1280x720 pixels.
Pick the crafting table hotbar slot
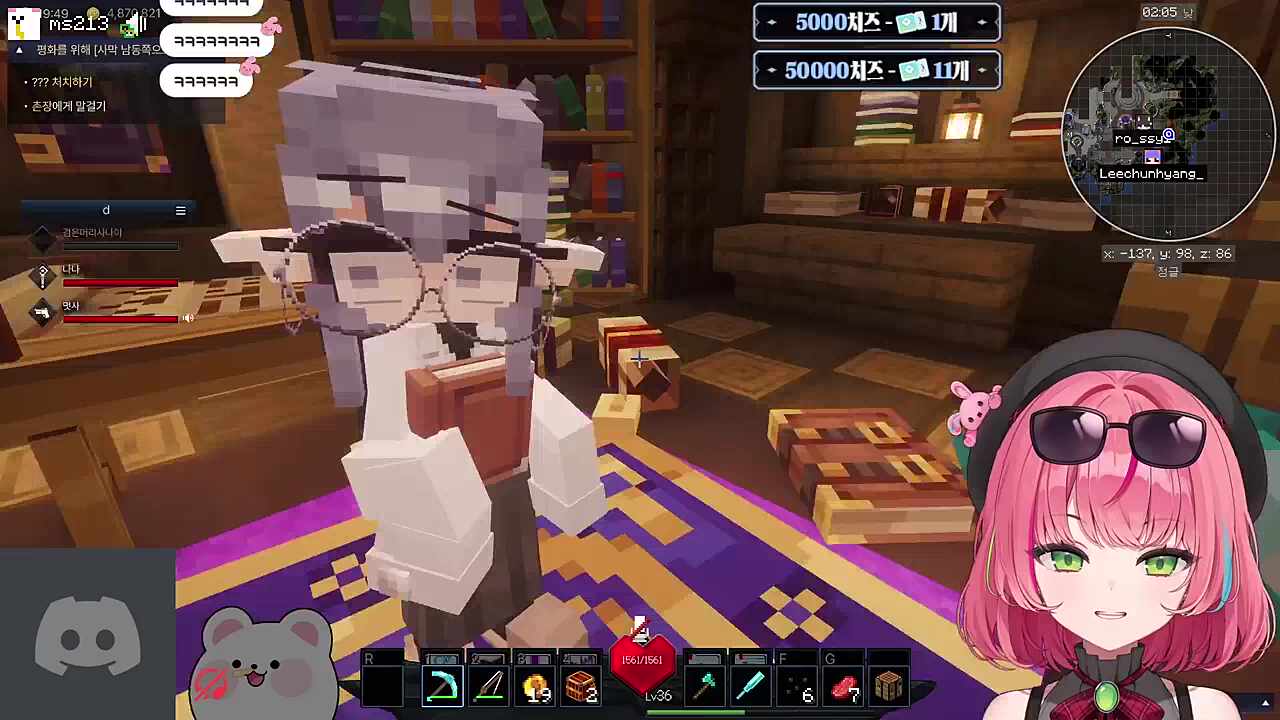889,687
